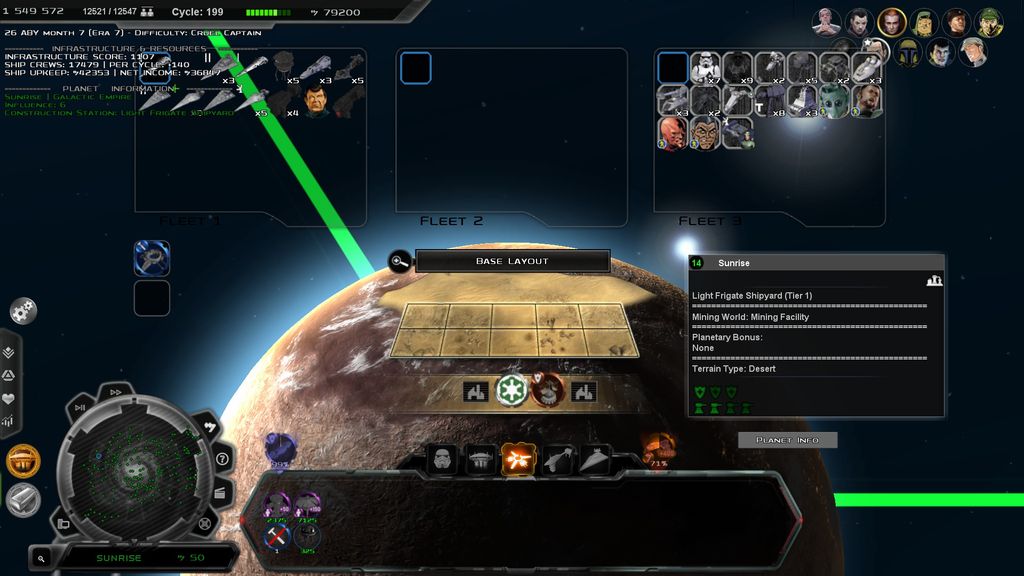Select the stormtrooper infantry build tab
The width and height of the screenshot is (1024, 576).
pos(442,459)
